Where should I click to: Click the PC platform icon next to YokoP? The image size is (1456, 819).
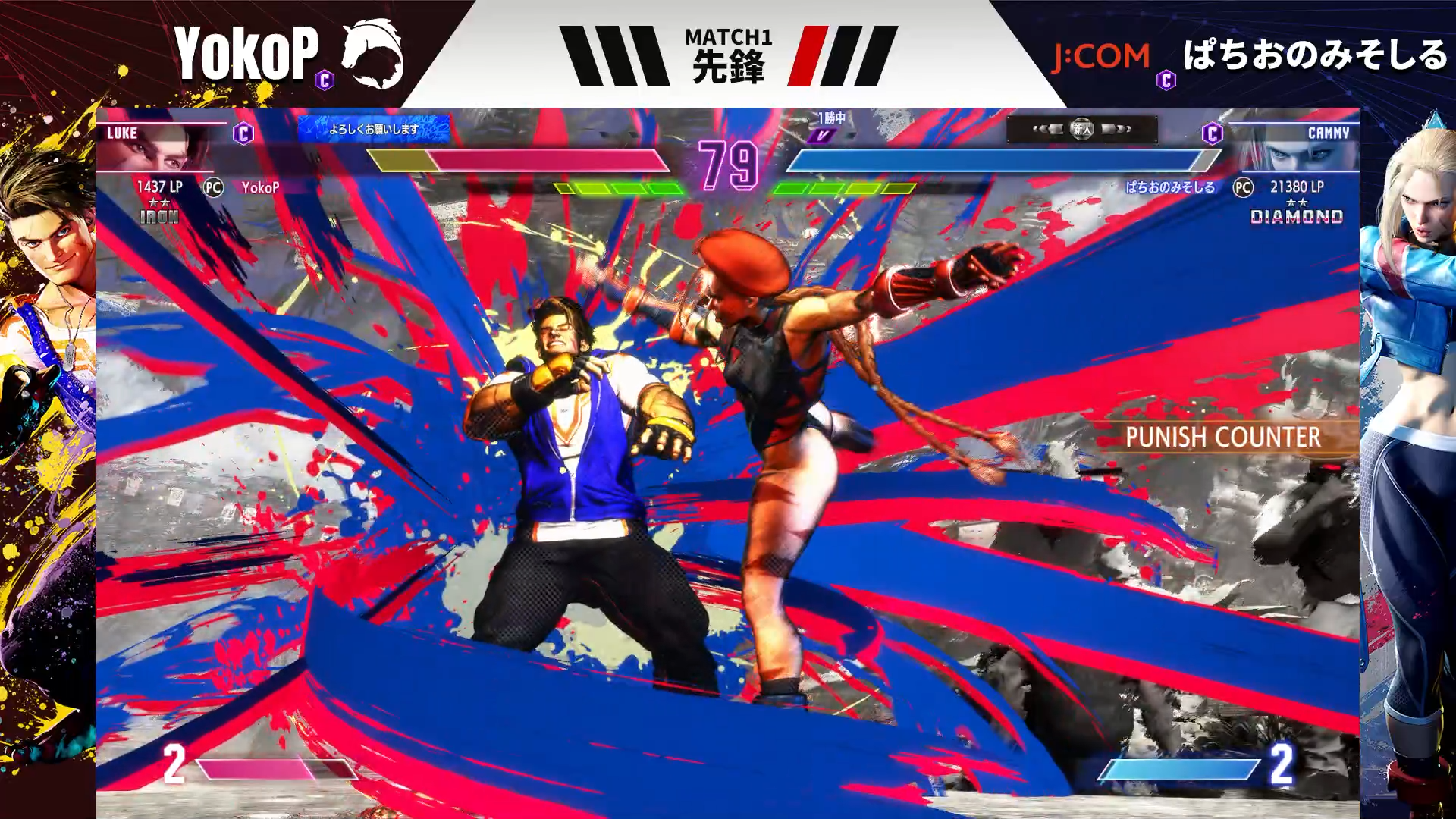click(x=214, y=187)
